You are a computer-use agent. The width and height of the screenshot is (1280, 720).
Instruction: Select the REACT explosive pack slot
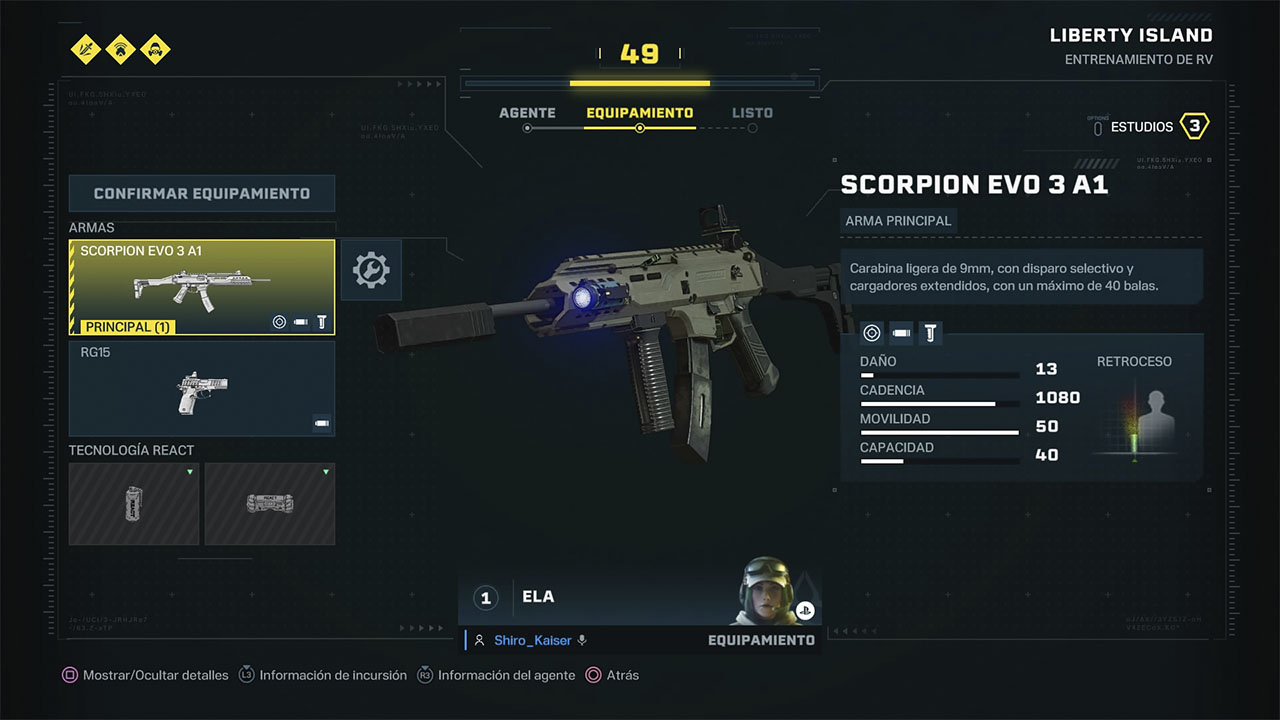(x=270, y=504)
